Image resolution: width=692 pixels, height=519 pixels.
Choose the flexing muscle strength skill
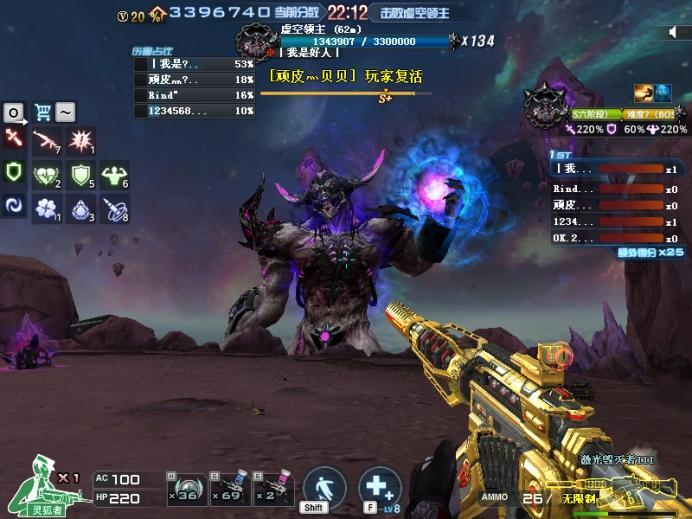tap(114, 175)
